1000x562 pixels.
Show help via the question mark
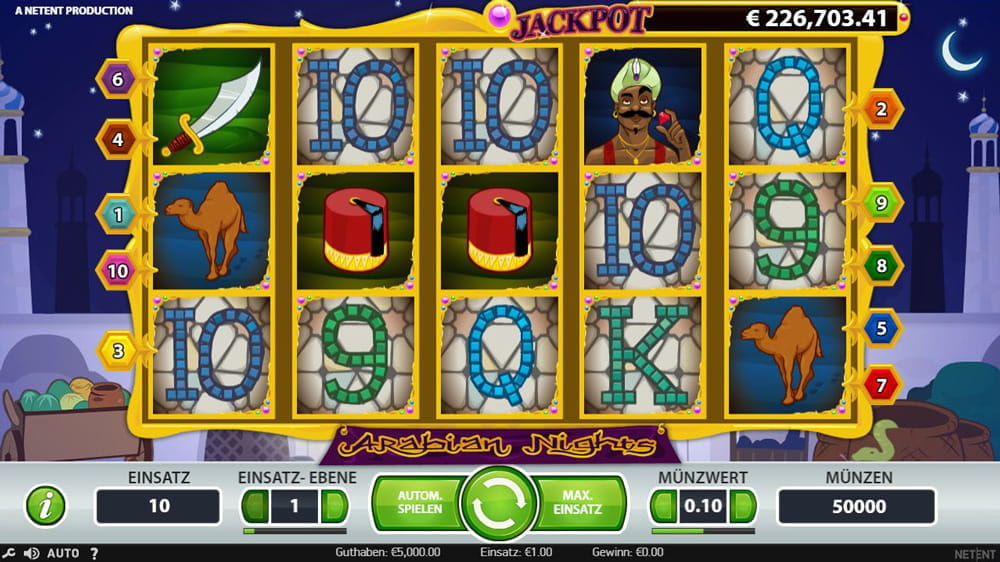click(94, 553)
